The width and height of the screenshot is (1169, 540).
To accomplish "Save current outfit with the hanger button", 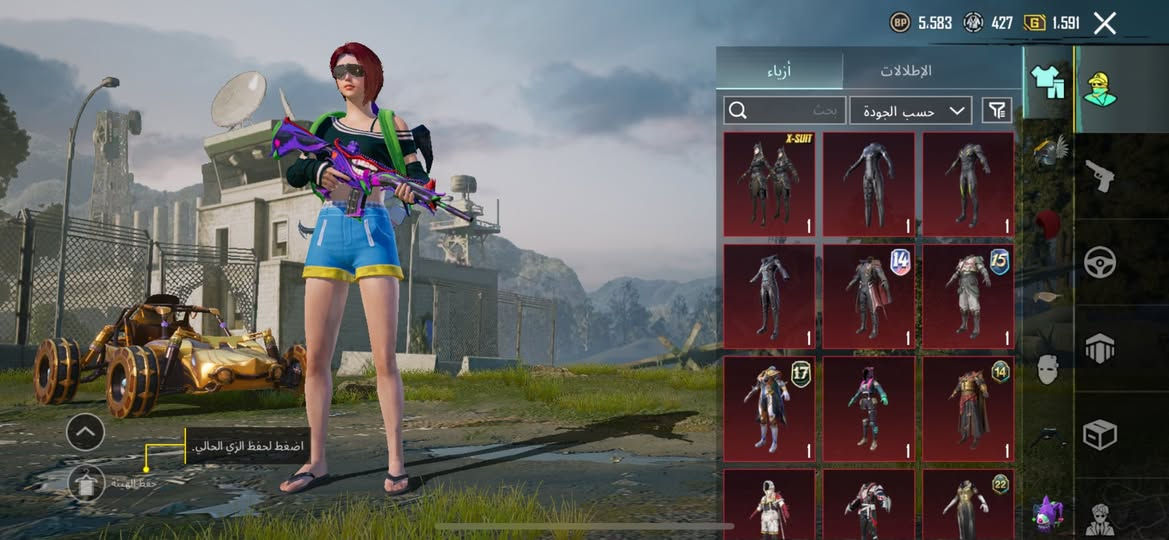I will [87, 484].
